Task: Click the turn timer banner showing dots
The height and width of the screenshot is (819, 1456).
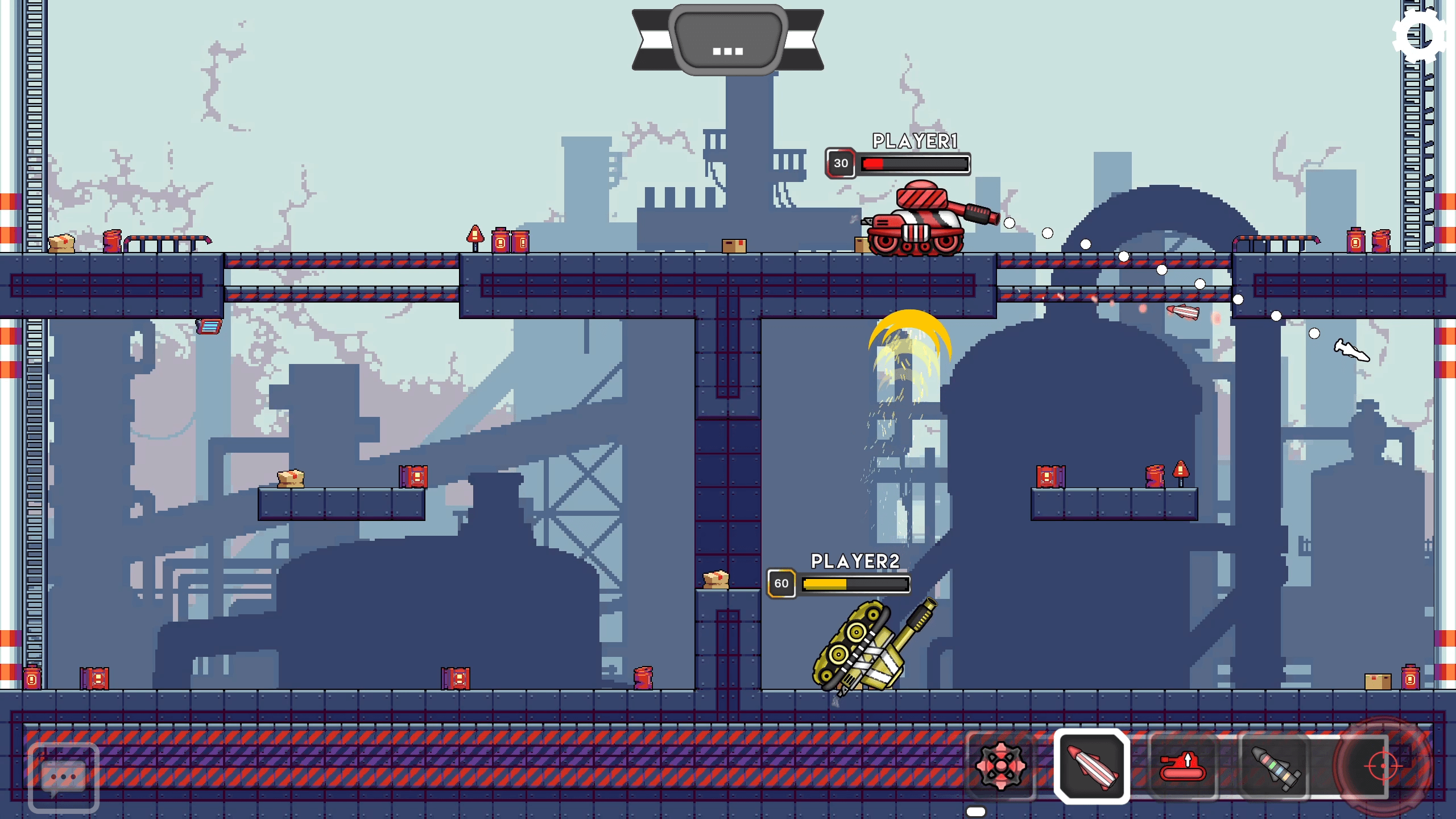Action: (727, 39)
